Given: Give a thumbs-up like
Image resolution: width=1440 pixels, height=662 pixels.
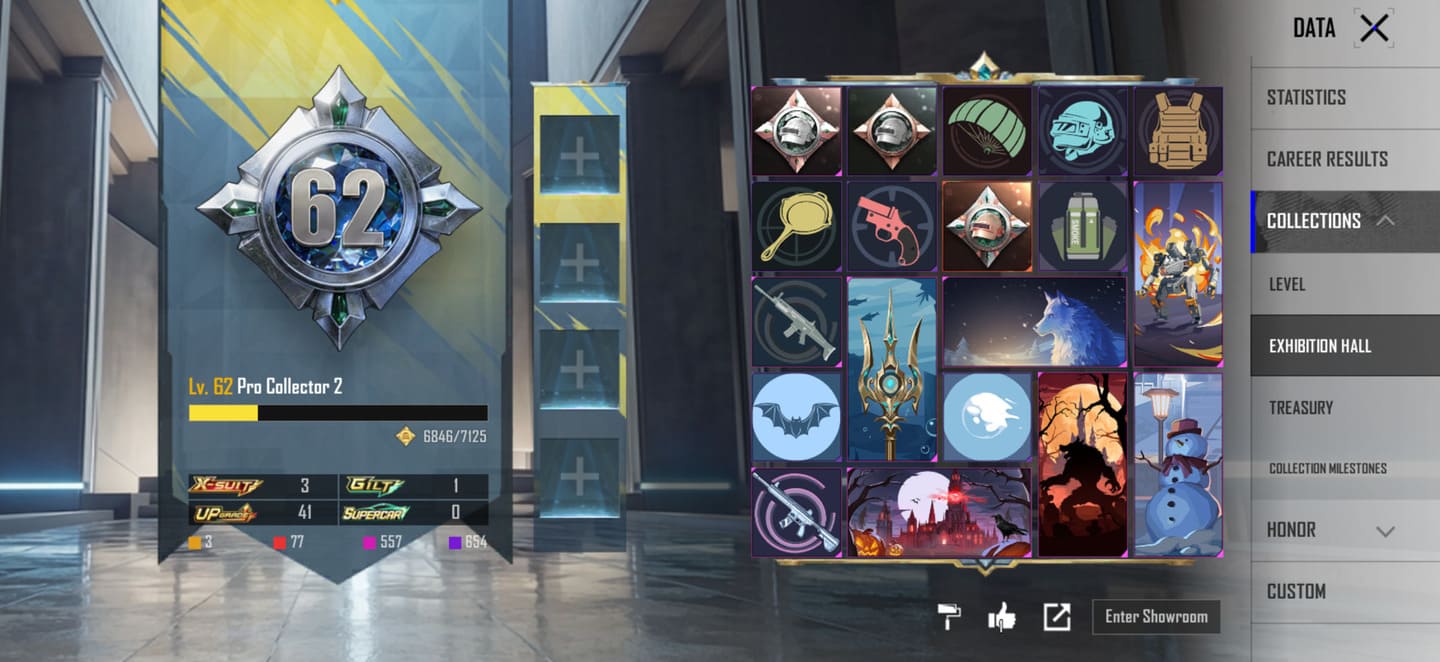Looking at the screenshot, I should [1001, 617].
